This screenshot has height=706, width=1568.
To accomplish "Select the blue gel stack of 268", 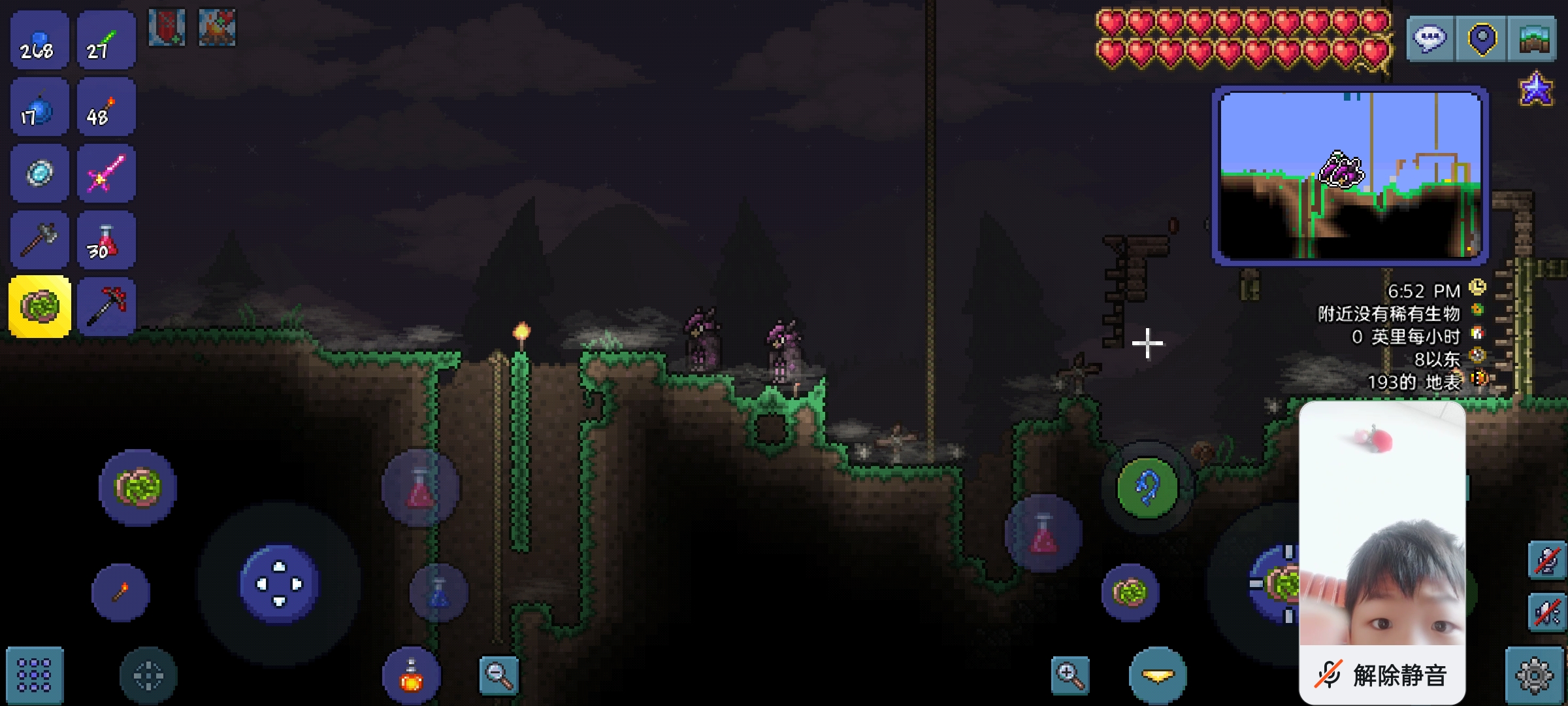I will pos(39,41).
